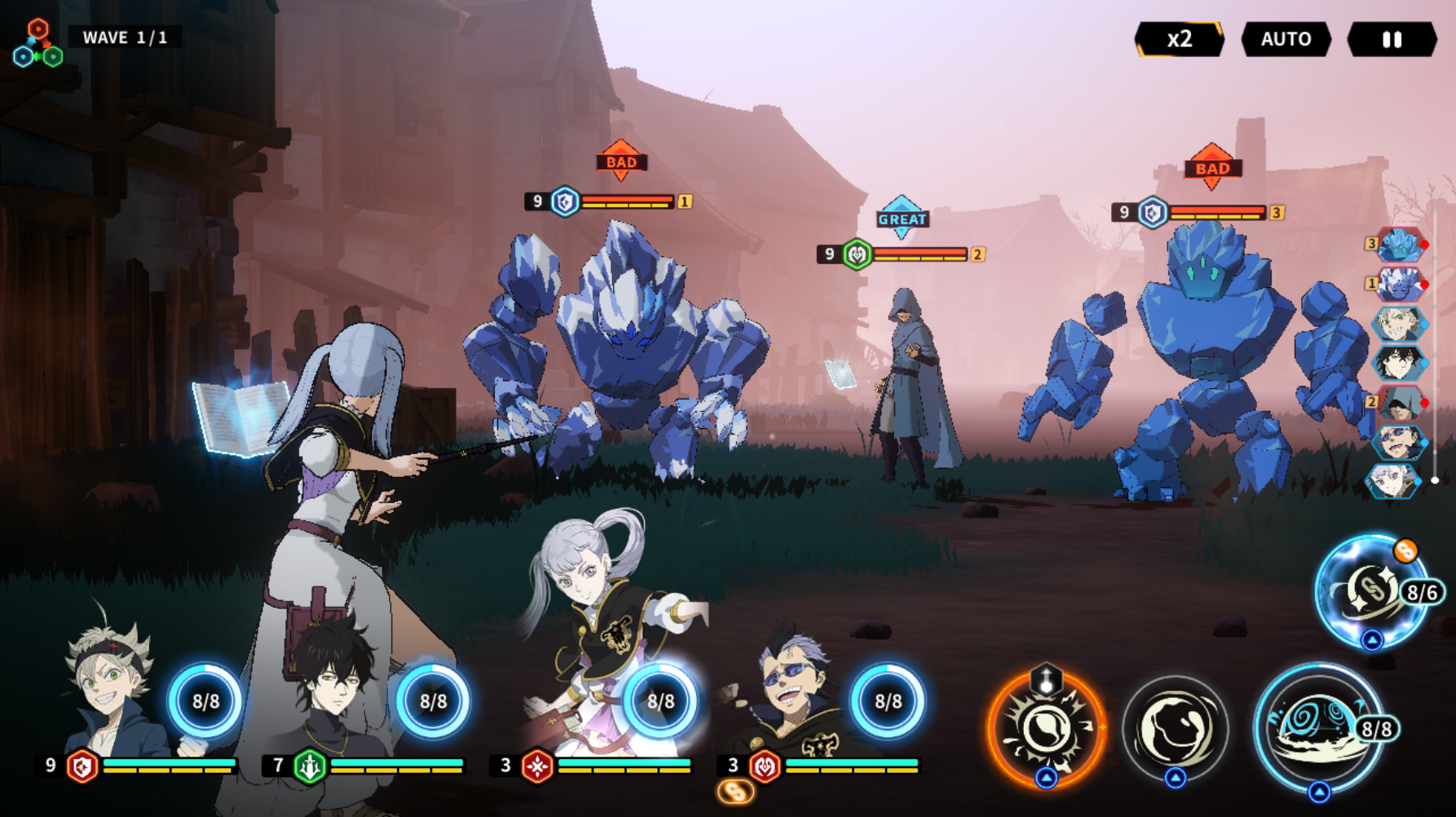Click the hooded mage turn-order portrait
1456x817 pixels.
point(1399,402)
